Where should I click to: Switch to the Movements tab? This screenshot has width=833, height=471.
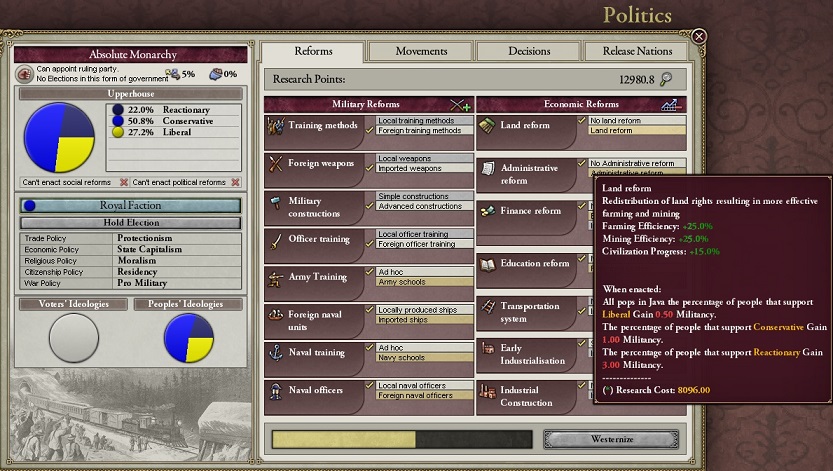pos(421,51)
